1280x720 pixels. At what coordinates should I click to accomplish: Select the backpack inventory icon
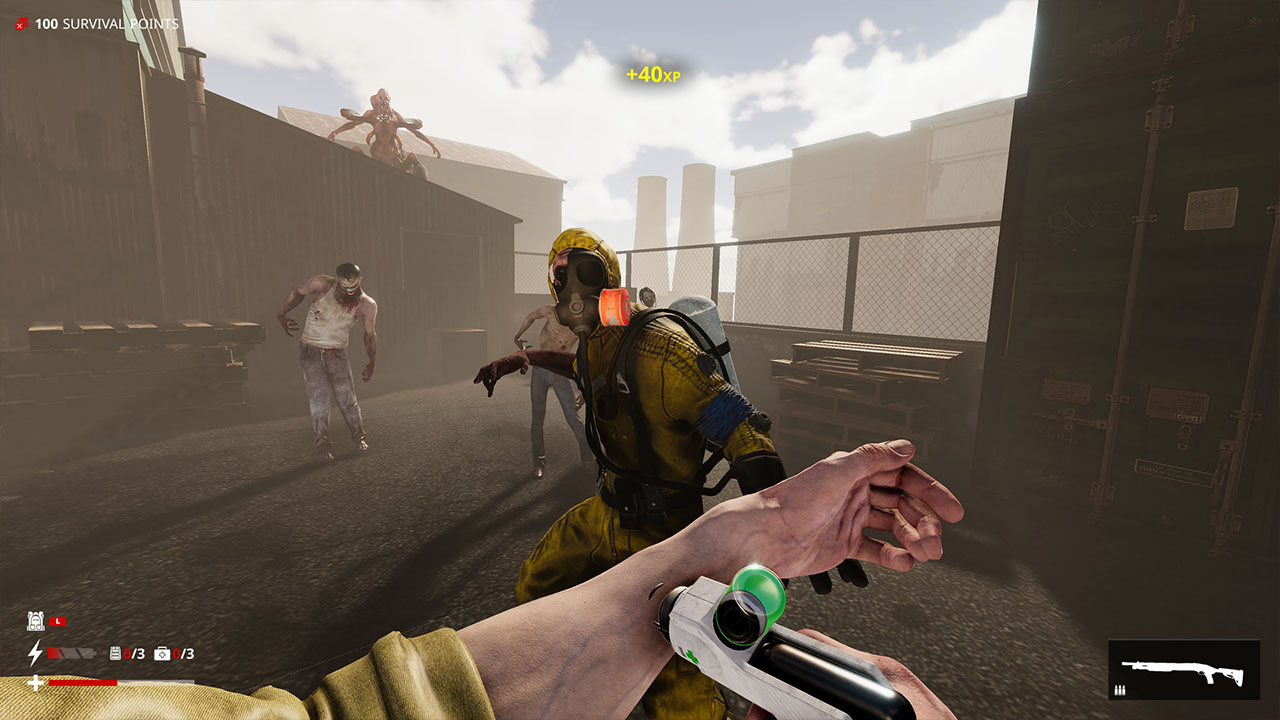(37, 620)
